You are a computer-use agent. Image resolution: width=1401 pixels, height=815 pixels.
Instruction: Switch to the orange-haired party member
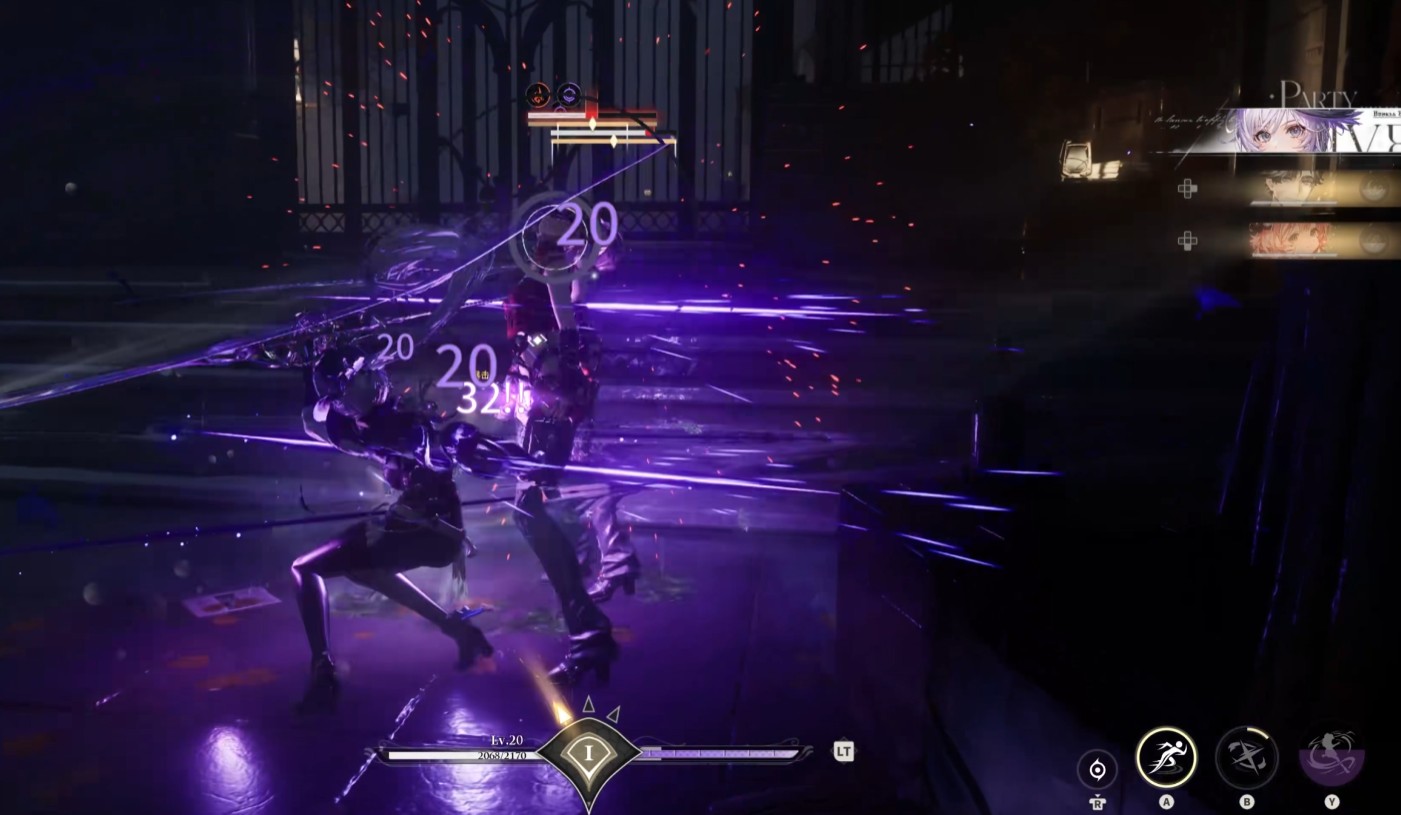[x=1293, y=240]
